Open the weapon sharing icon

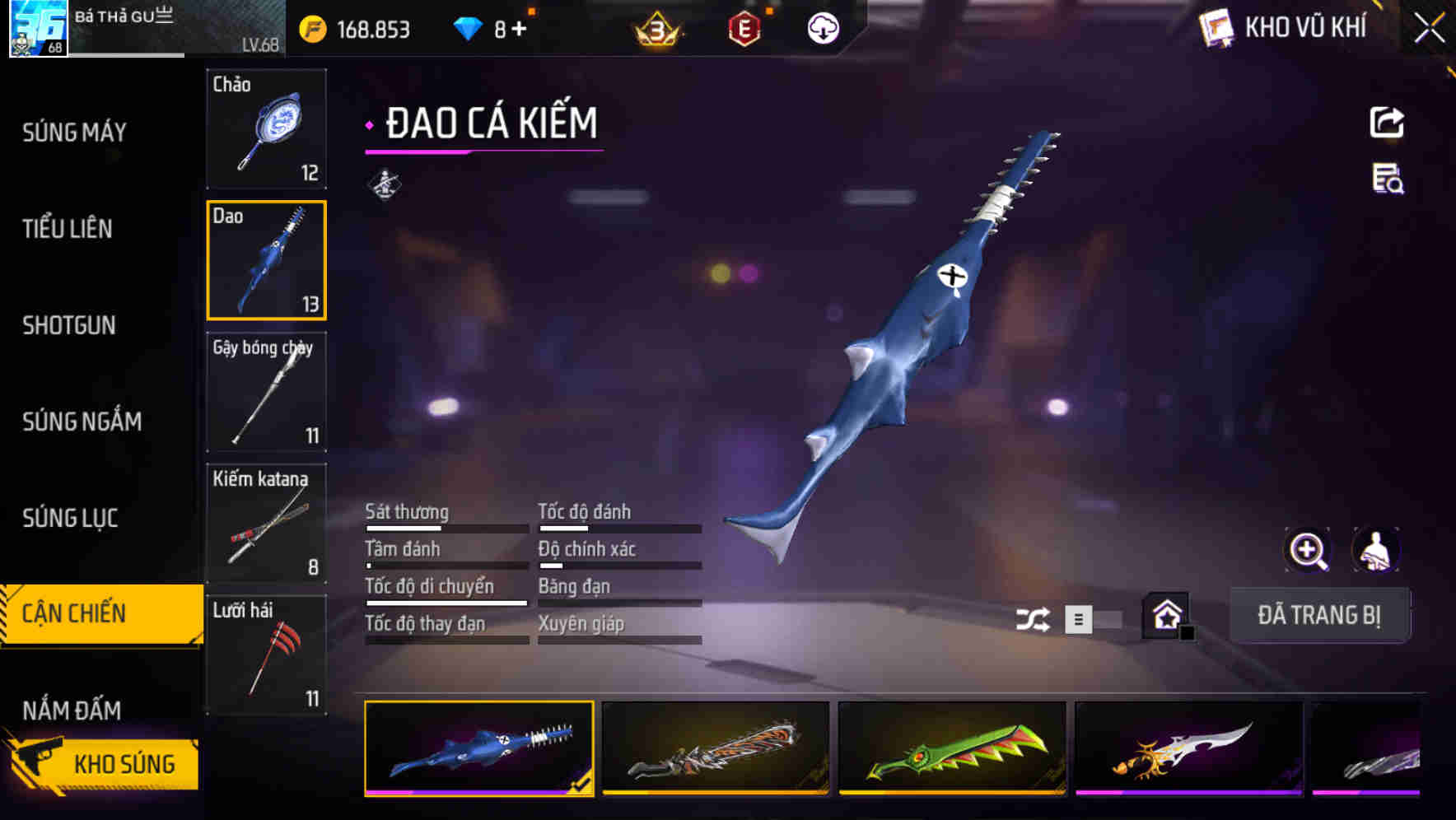click(x=1388, y=122)
